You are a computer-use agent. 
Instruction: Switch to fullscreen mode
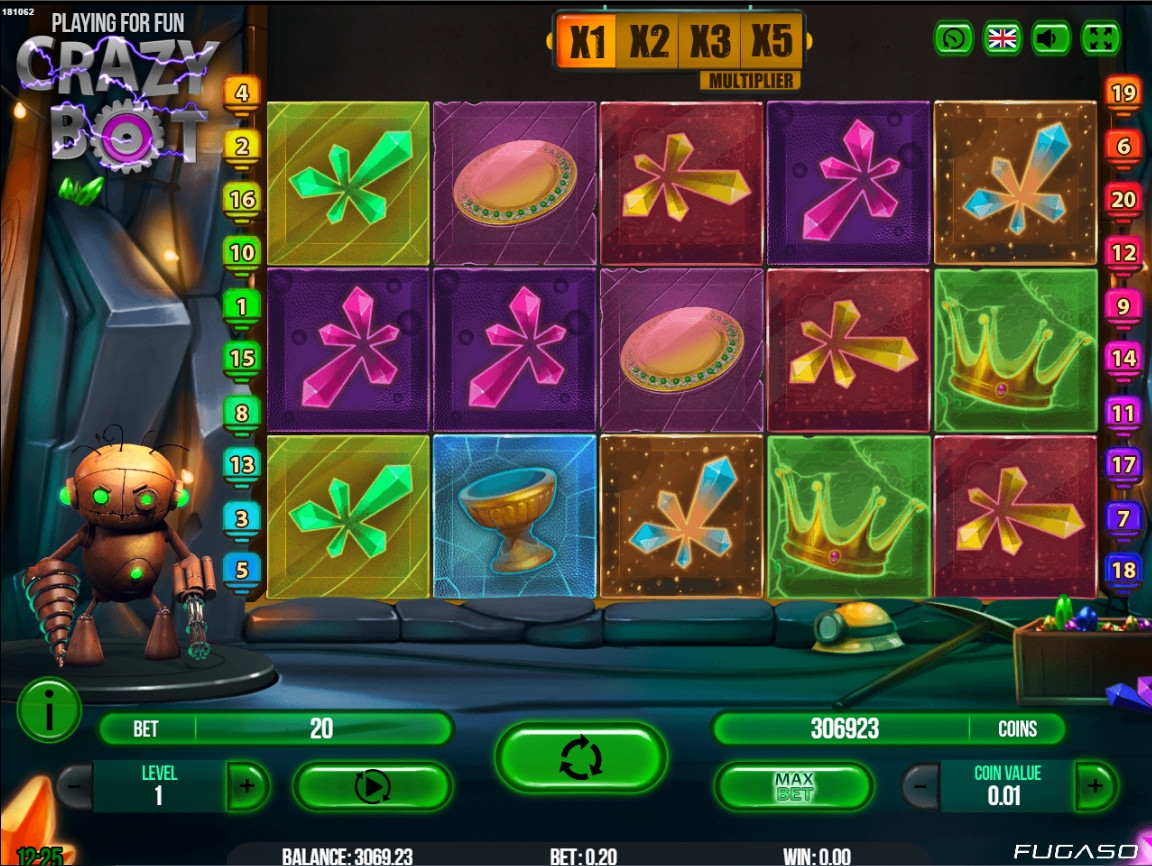tap(1100, 39)
